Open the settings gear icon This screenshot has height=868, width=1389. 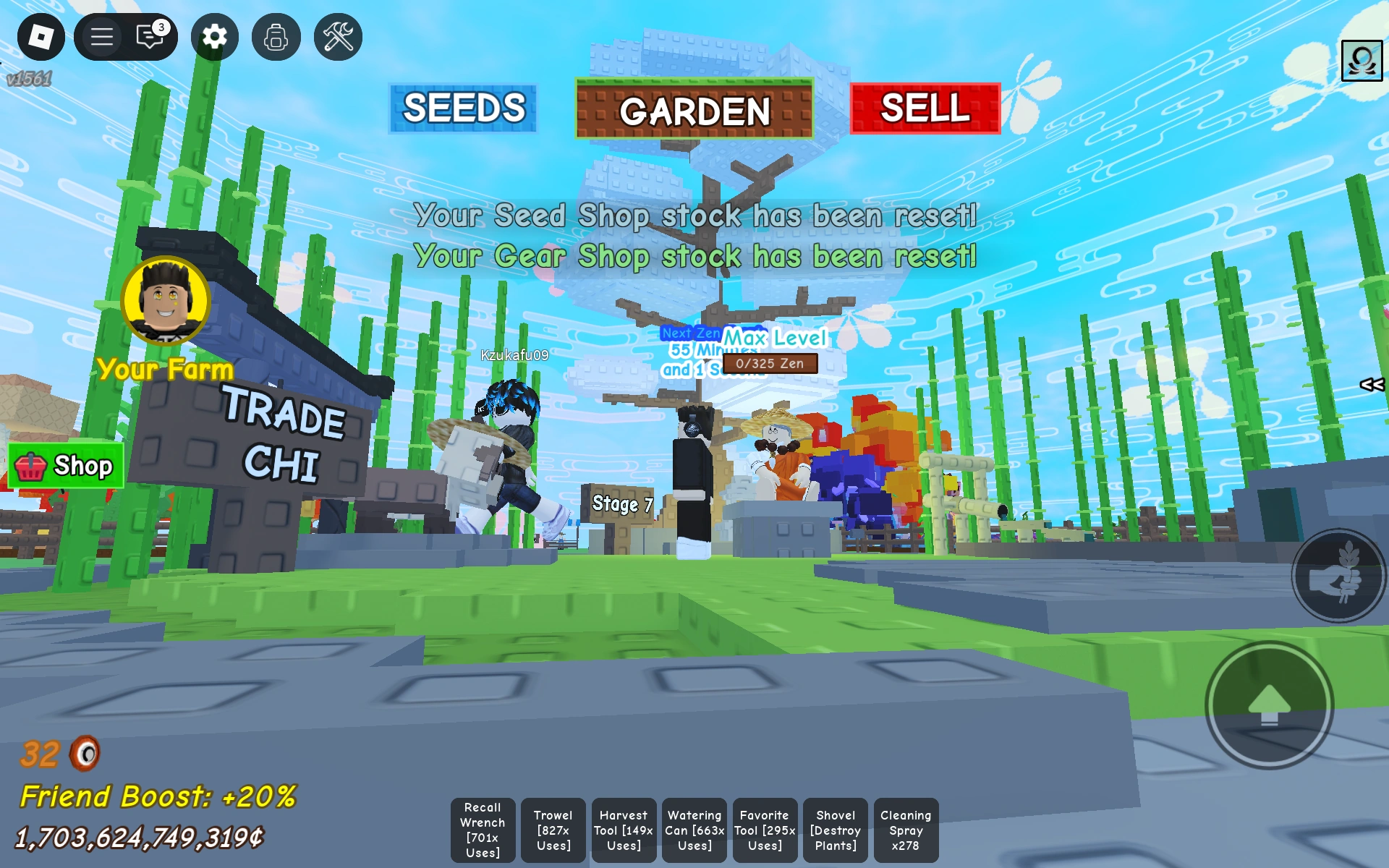(x=214, y=36)
